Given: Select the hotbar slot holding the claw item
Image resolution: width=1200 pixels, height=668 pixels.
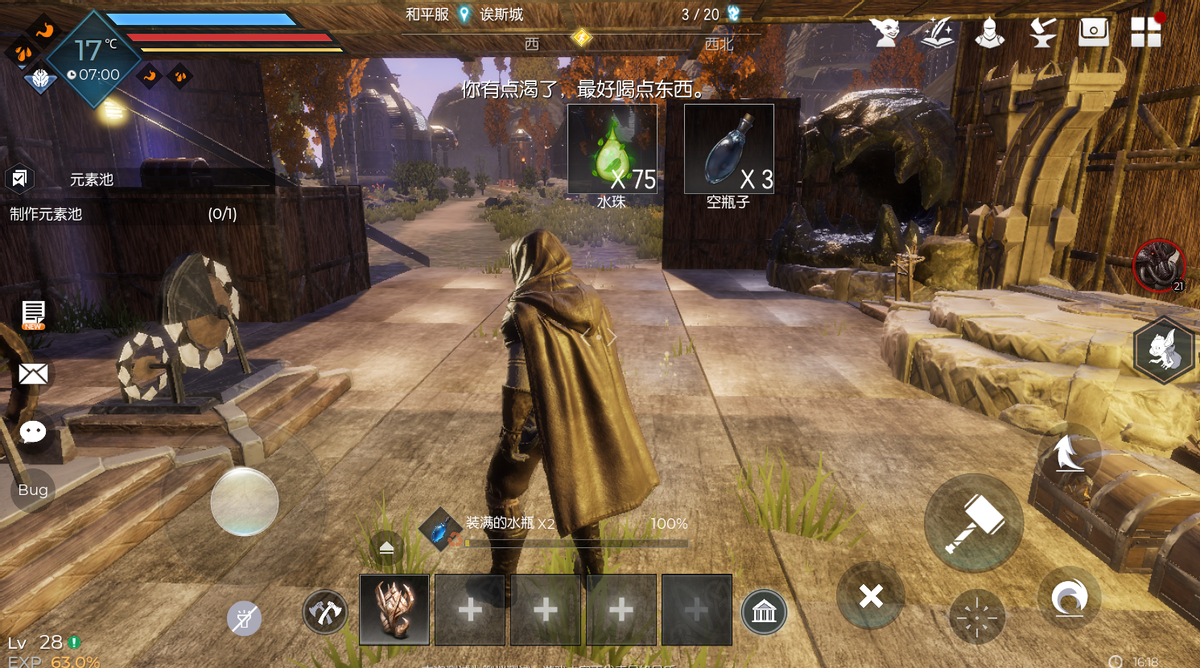Looking at the screenshot, I should (394, 610).
